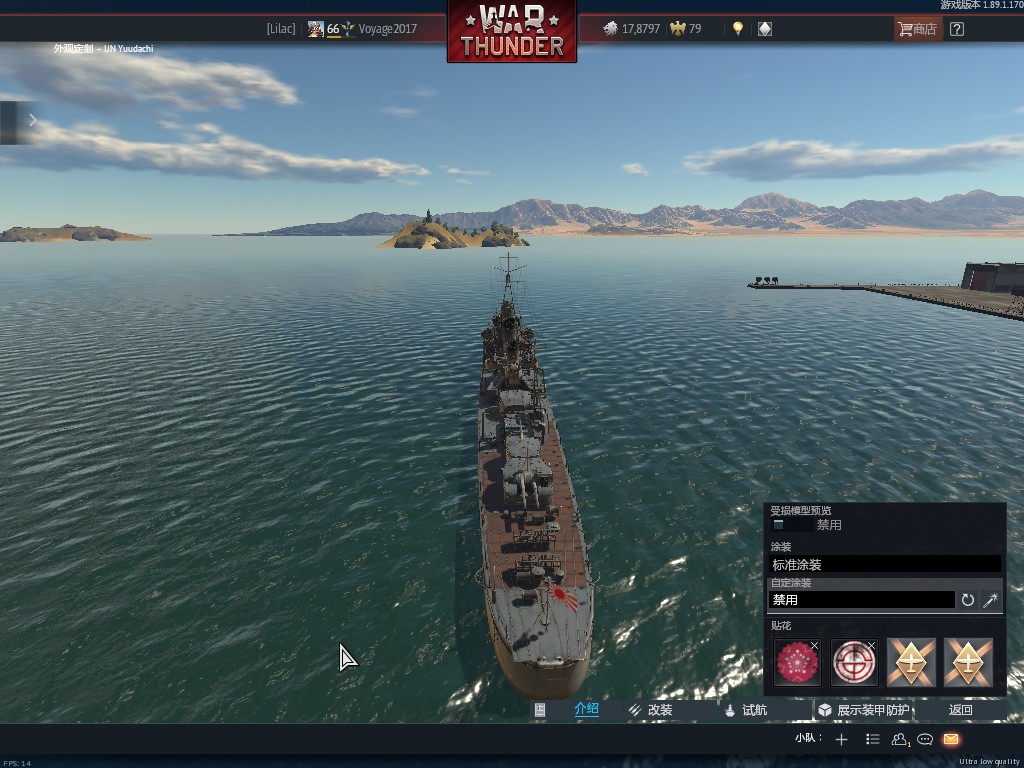Show armor protection with 展示装甲防护
The width and height of the screenshot is (1024, 768).
(x=864, y=710)
